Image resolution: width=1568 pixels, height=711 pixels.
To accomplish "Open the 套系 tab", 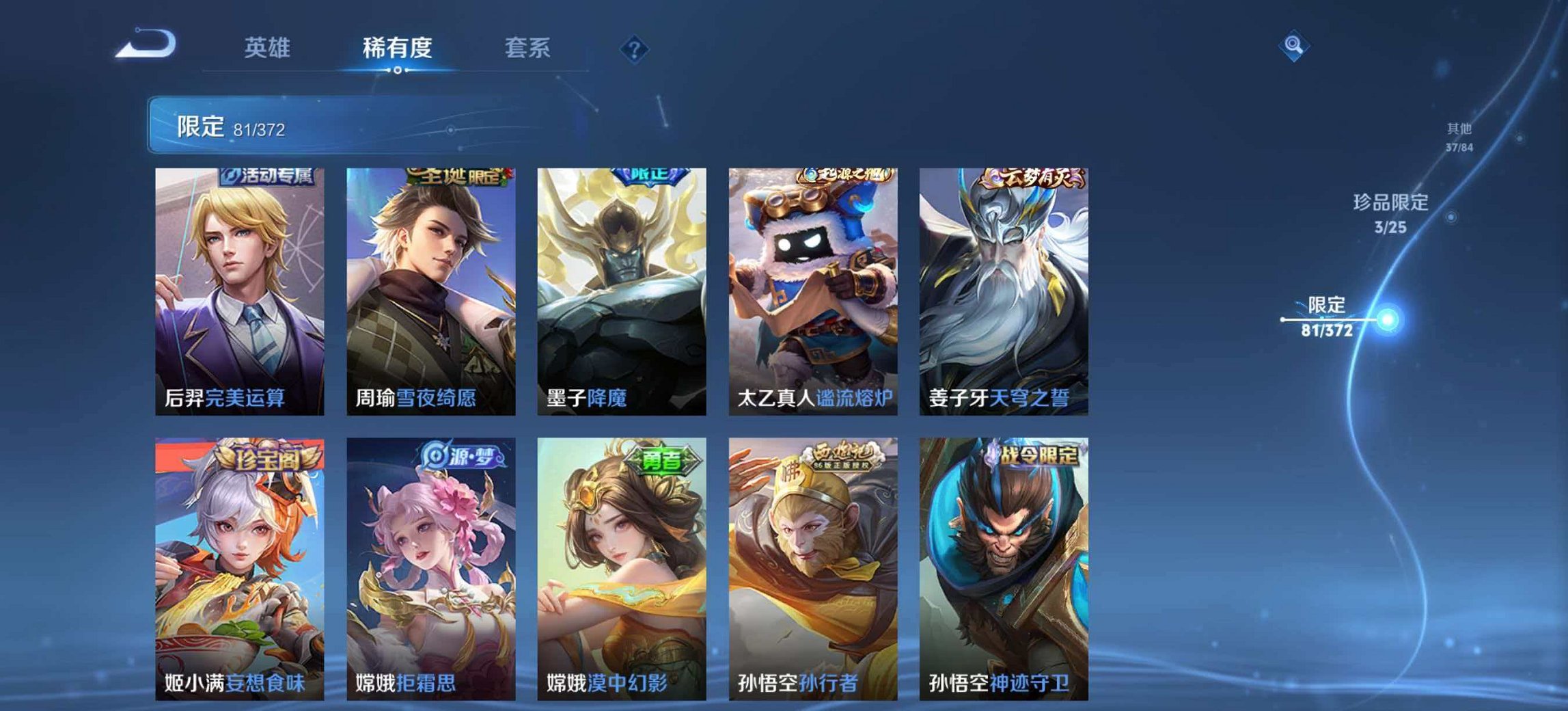I will pyautogui.click(x=527, y=48).
